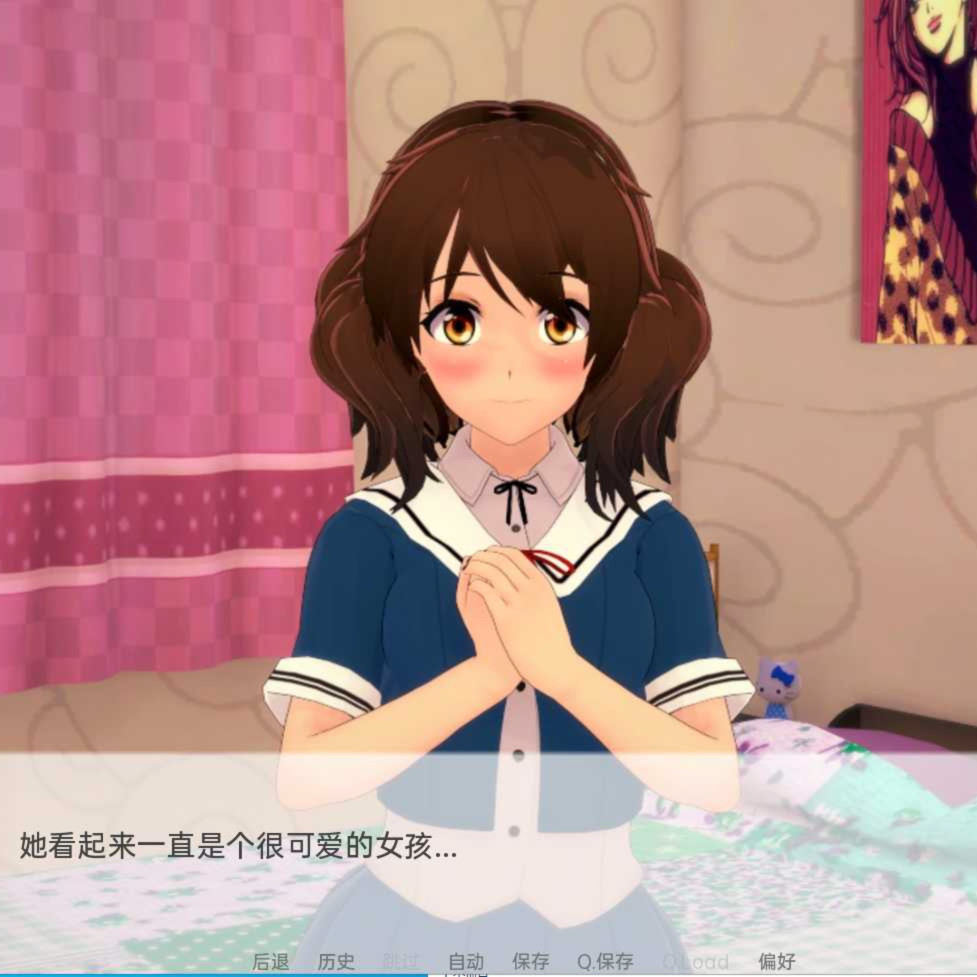Image resolution: width=977 pixels, height=977 pixels.
Task: Click 后退 to roll back dialogue
Action: point(270,962)
